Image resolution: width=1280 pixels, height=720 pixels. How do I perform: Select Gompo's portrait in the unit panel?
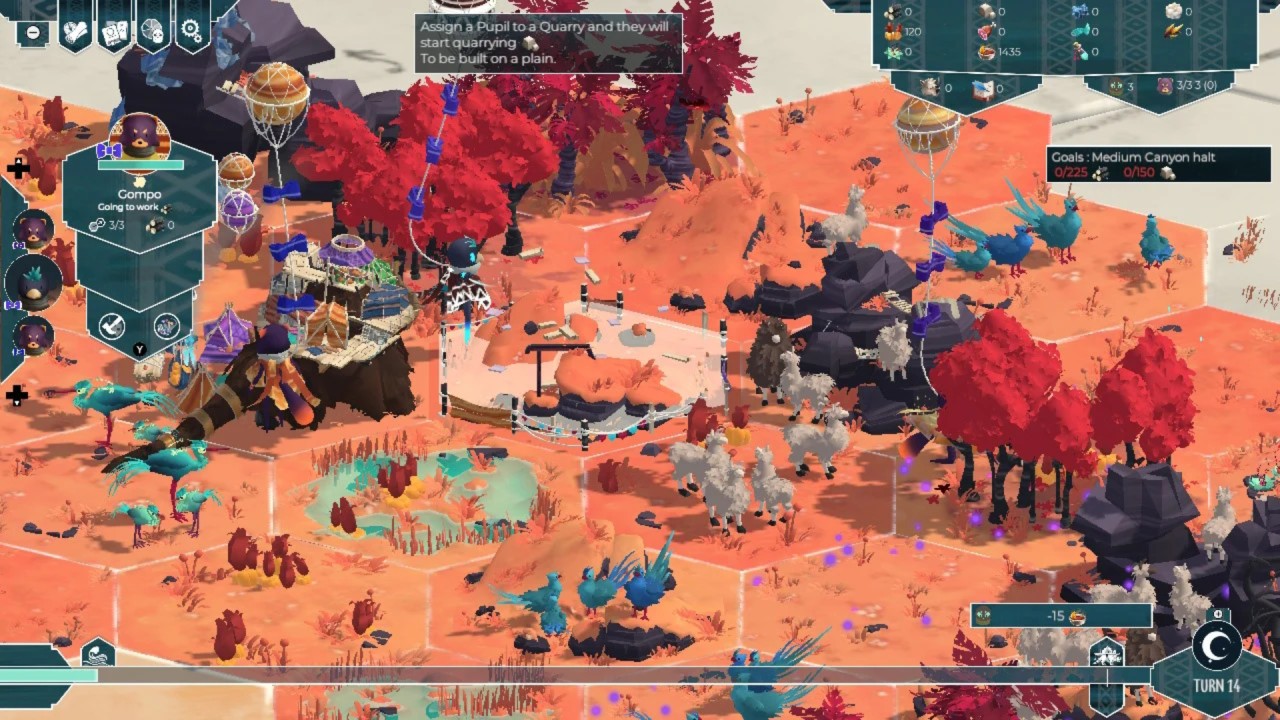139,138
